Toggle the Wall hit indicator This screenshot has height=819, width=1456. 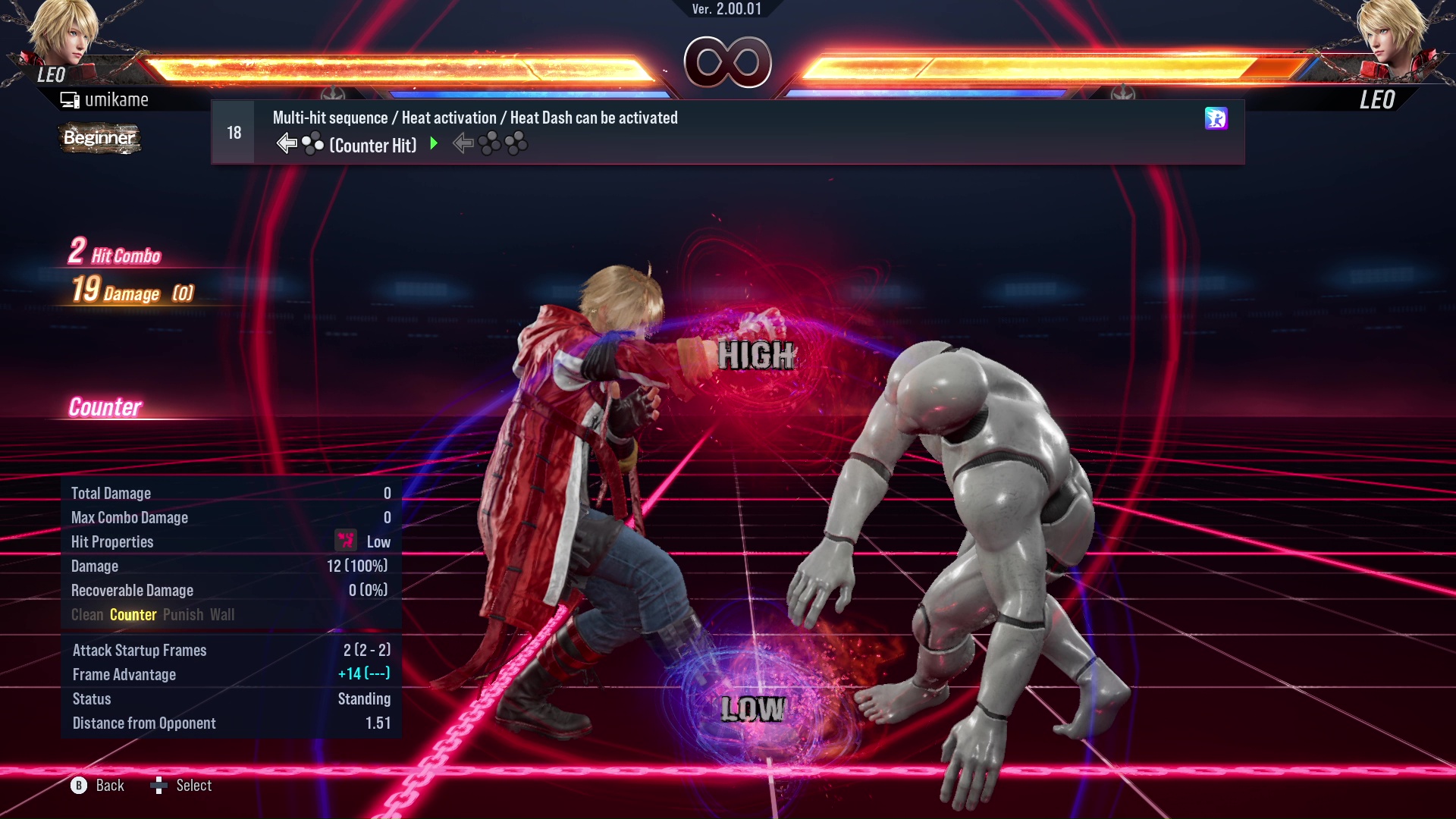(x=224, y=615)
